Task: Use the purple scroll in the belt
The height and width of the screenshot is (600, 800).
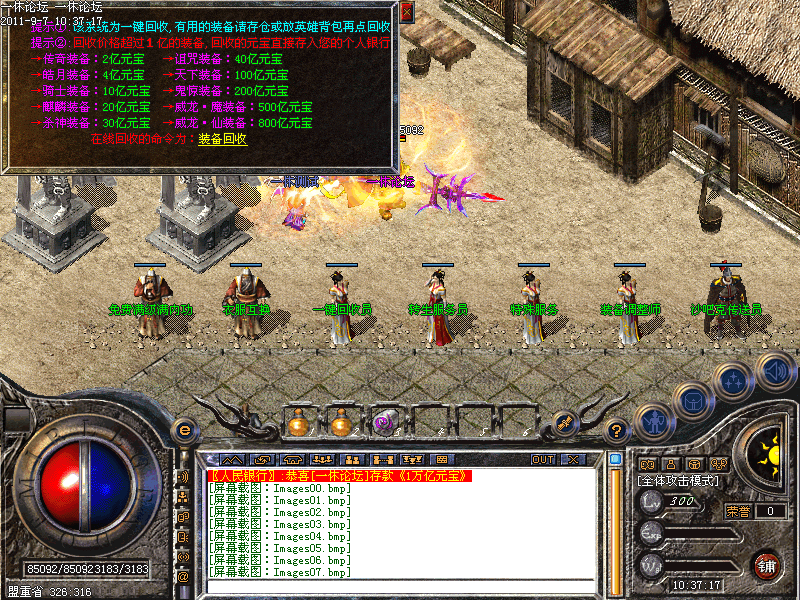Action: coord(383,422)
